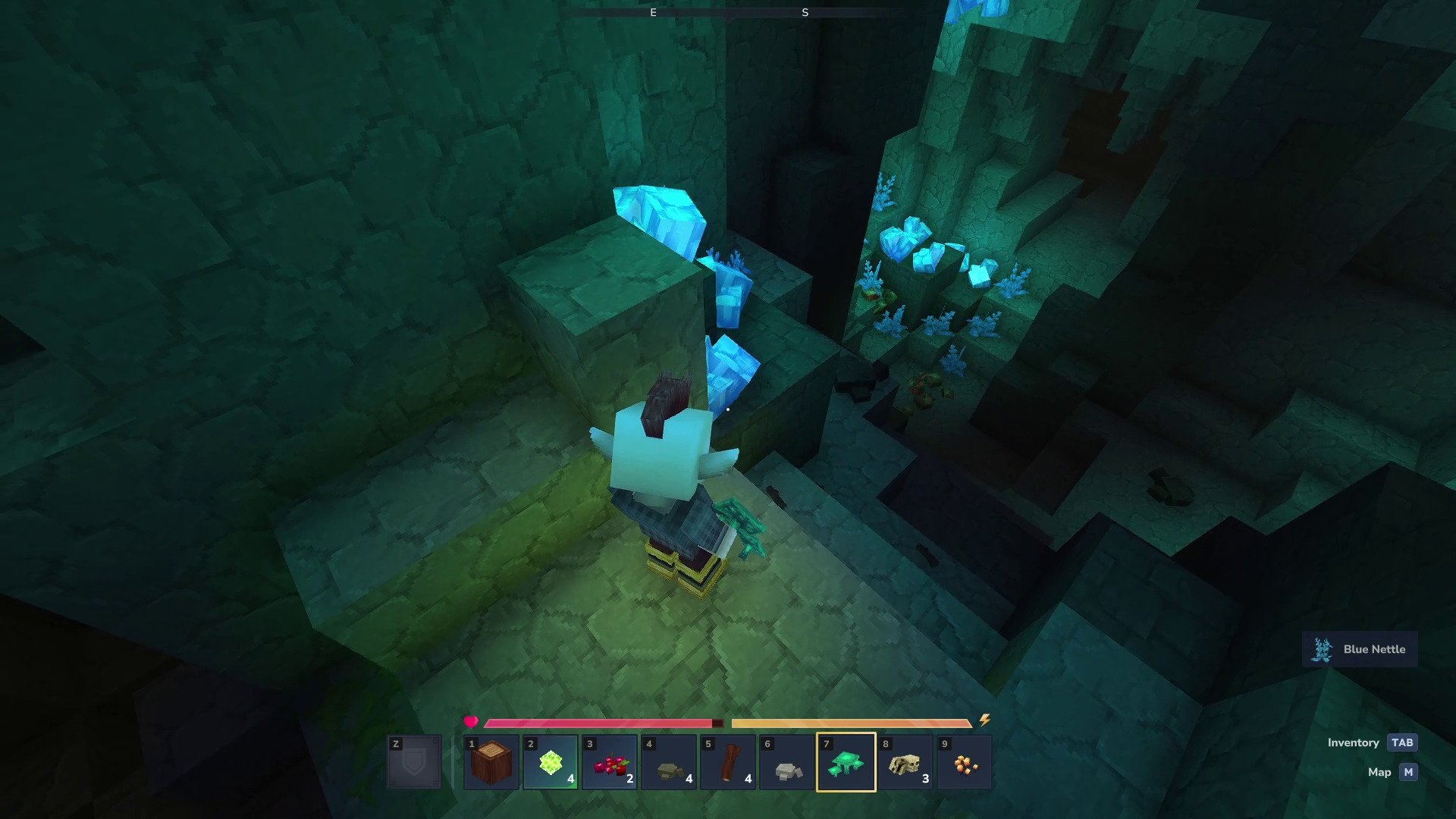This screenshot has width=1456, height=819.
Task: Click the compass strip showing E and S
Action: [x=728, y=13]
